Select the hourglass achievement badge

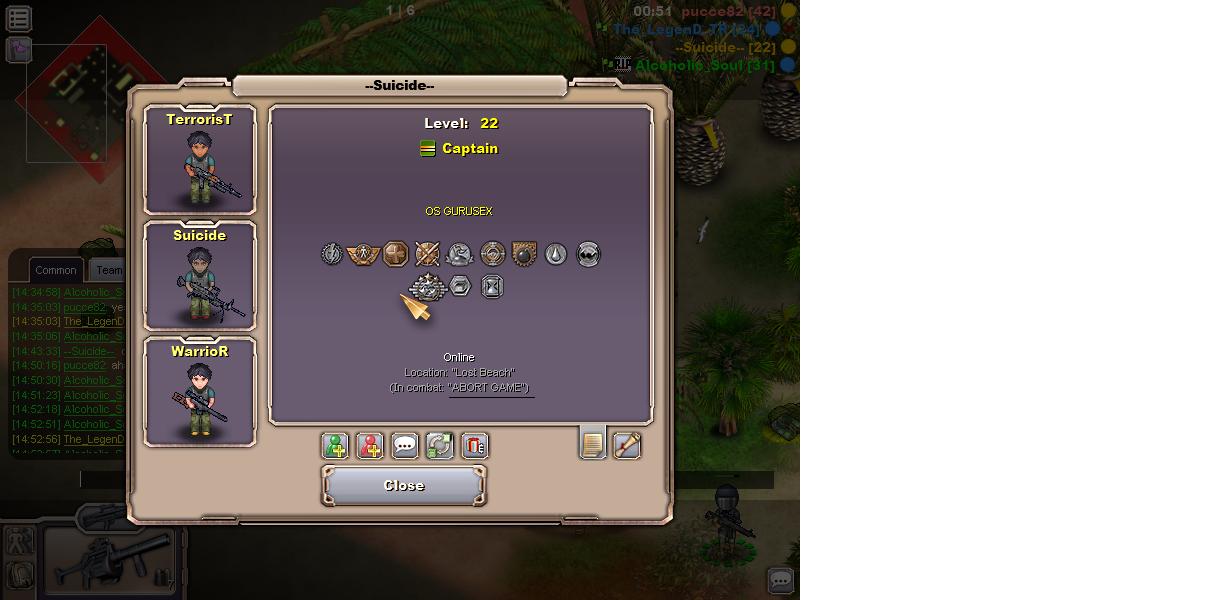click(x=492, y=287)
